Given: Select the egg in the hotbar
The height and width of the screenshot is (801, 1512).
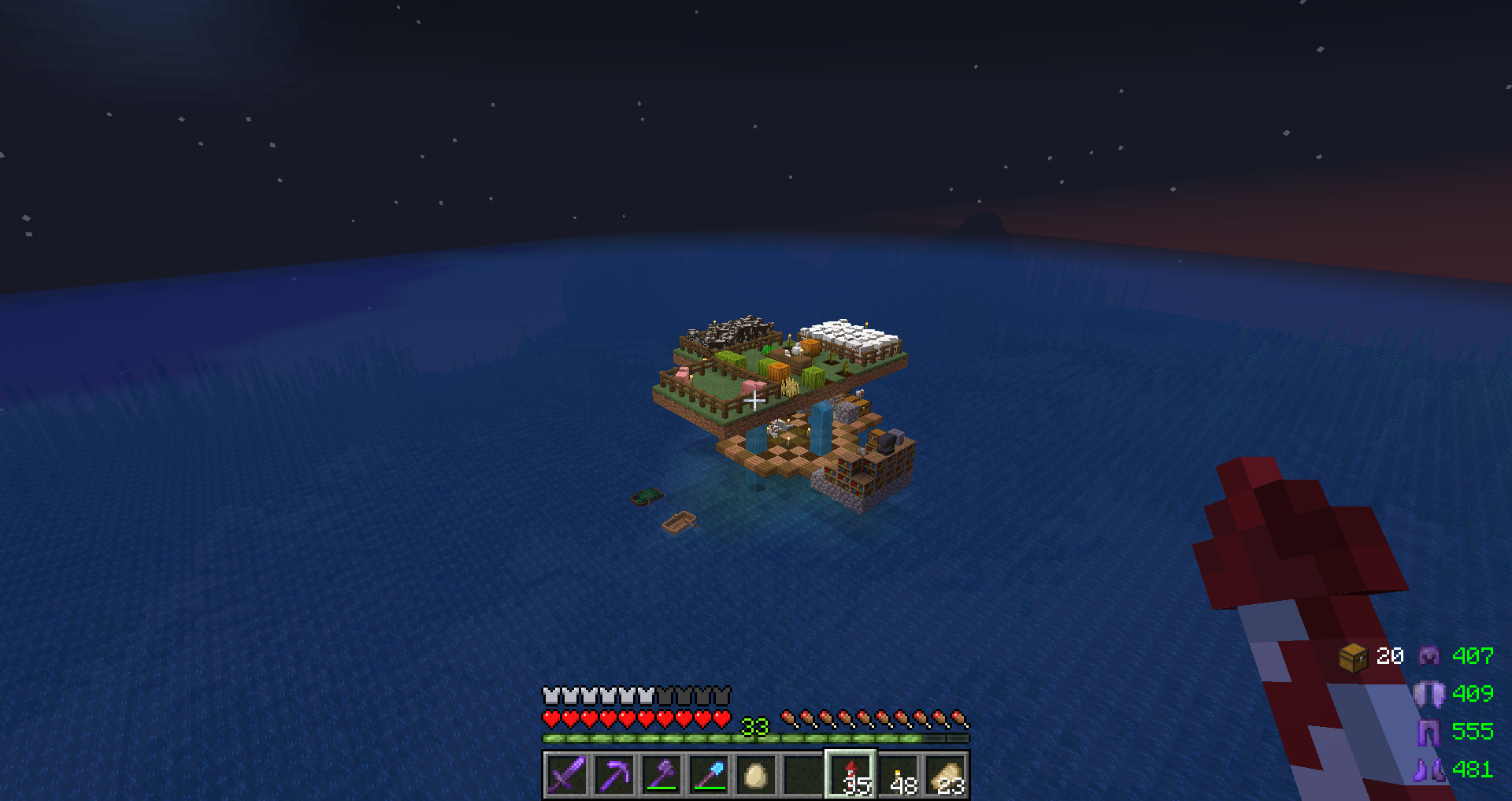Looking at the screenshot, I should tap(755, 776).
